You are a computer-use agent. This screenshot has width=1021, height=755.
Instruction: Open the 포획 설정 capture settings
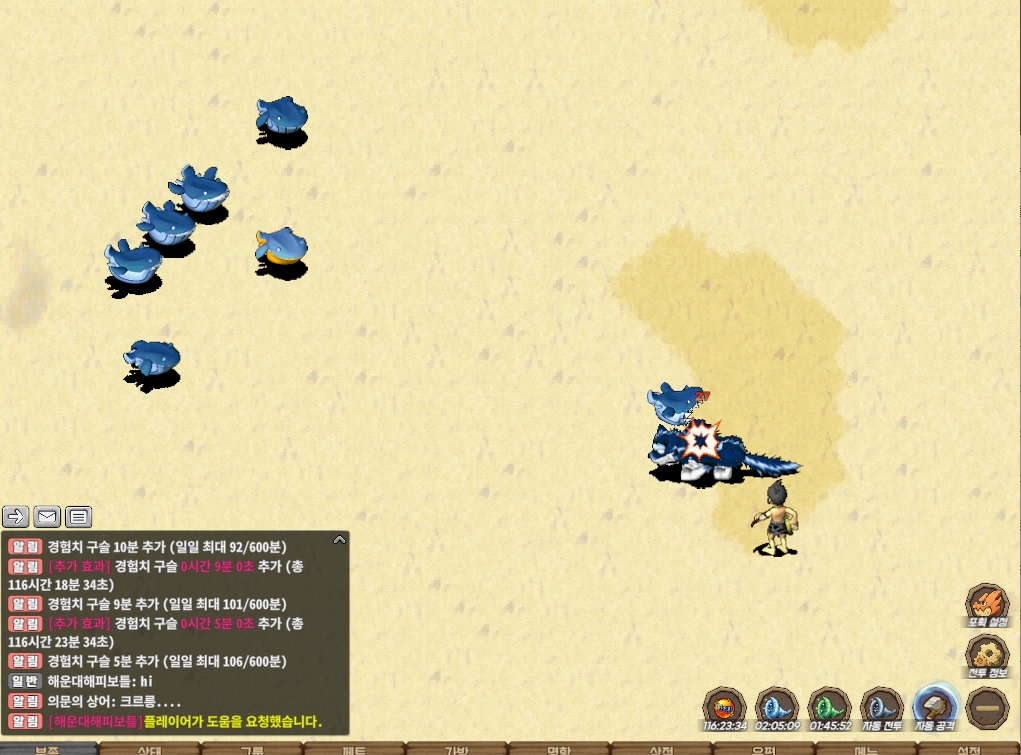(986, 606)
